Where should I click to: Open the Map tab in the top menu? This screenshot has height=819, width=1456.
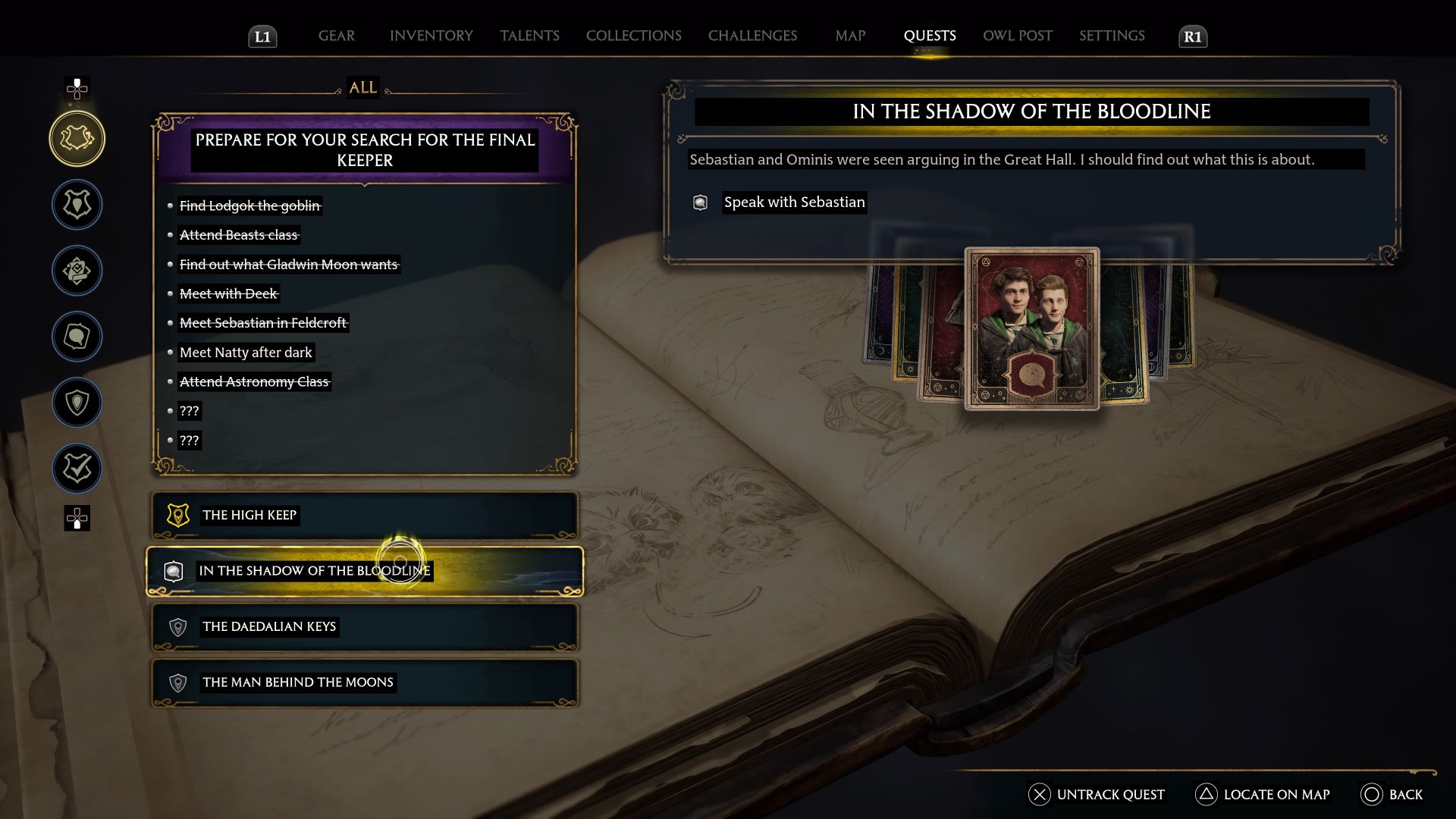(849, 36)
